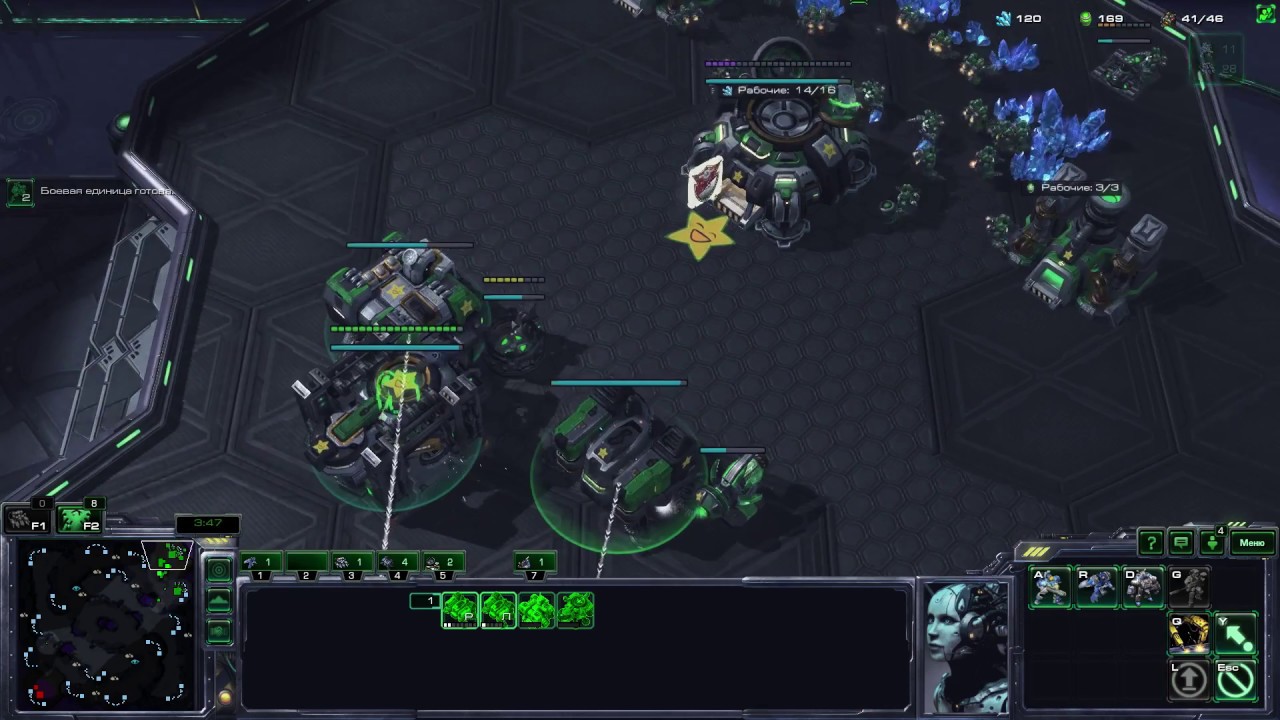Select the idle workers F1 button
Viewport: 1280px width, 720px height.
click(x=23, y=519)
